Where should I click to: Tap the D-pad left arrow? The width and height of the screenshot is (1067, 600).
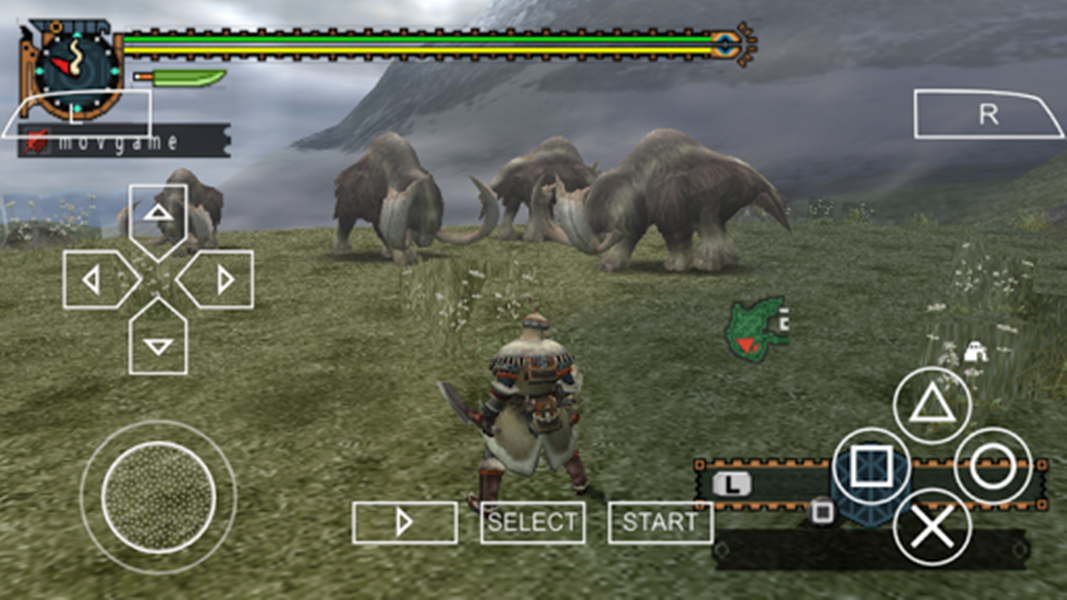96,280
